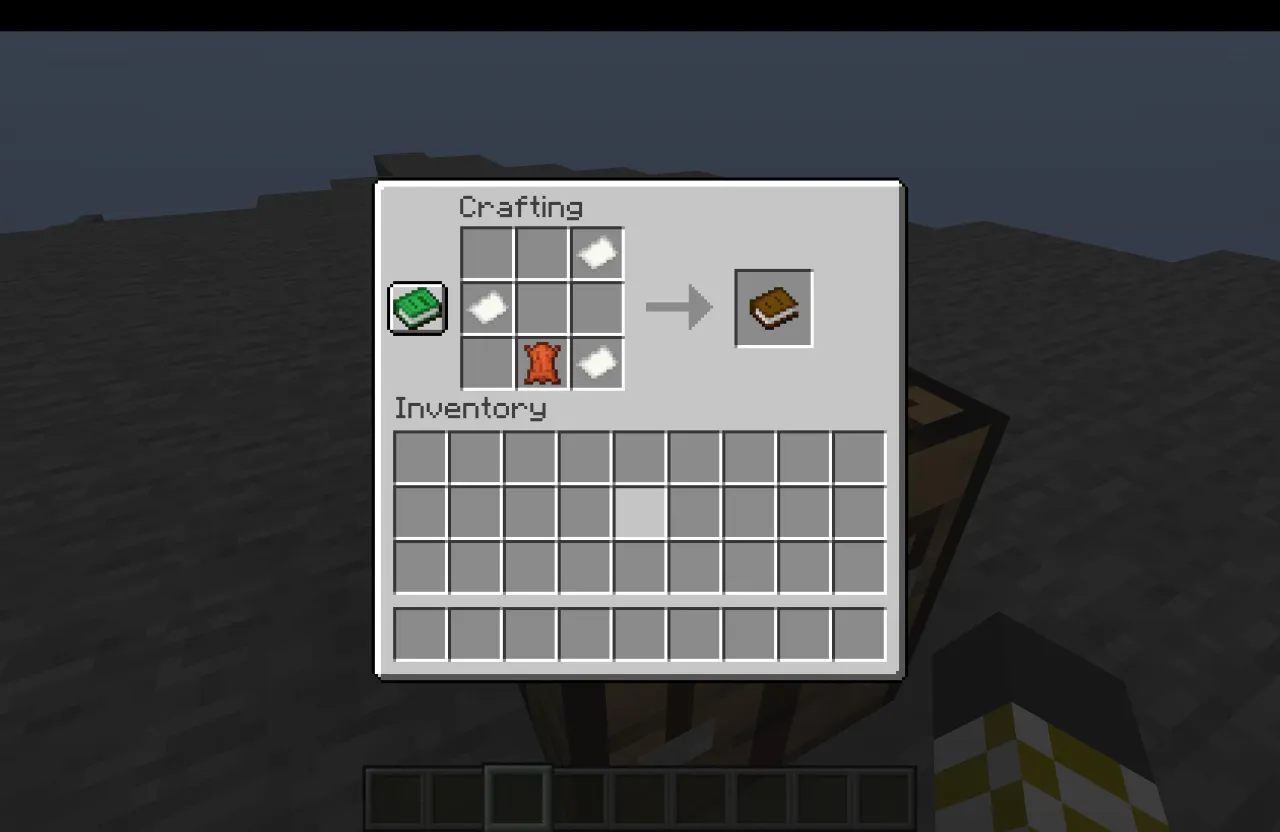Select the paper in the top-right crafting slot
The width and height of the screenshot is (1280, 832).
[x=597, y=252]
